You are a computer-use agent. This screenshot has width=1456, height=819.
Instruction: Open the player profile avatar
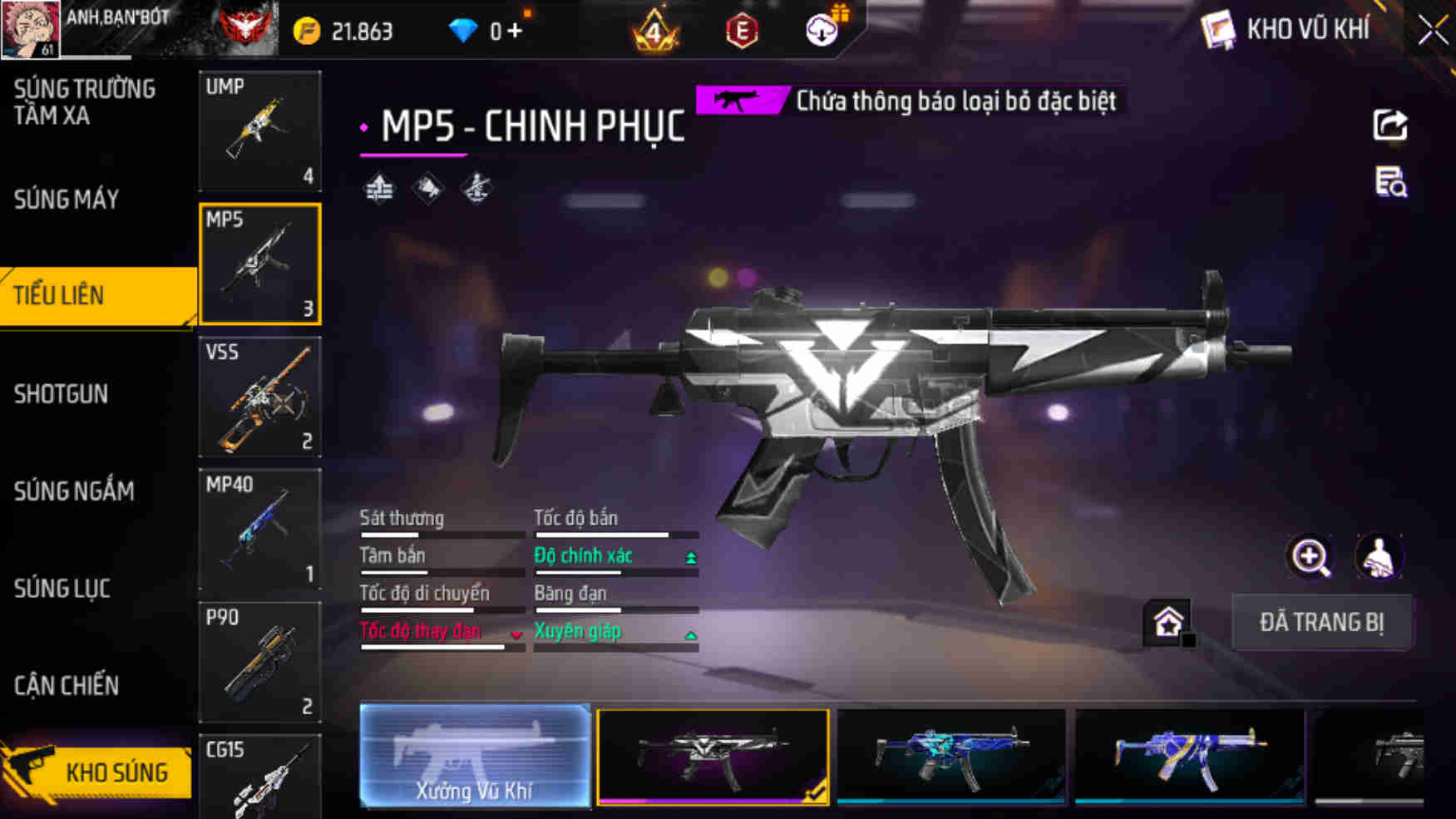30,29
